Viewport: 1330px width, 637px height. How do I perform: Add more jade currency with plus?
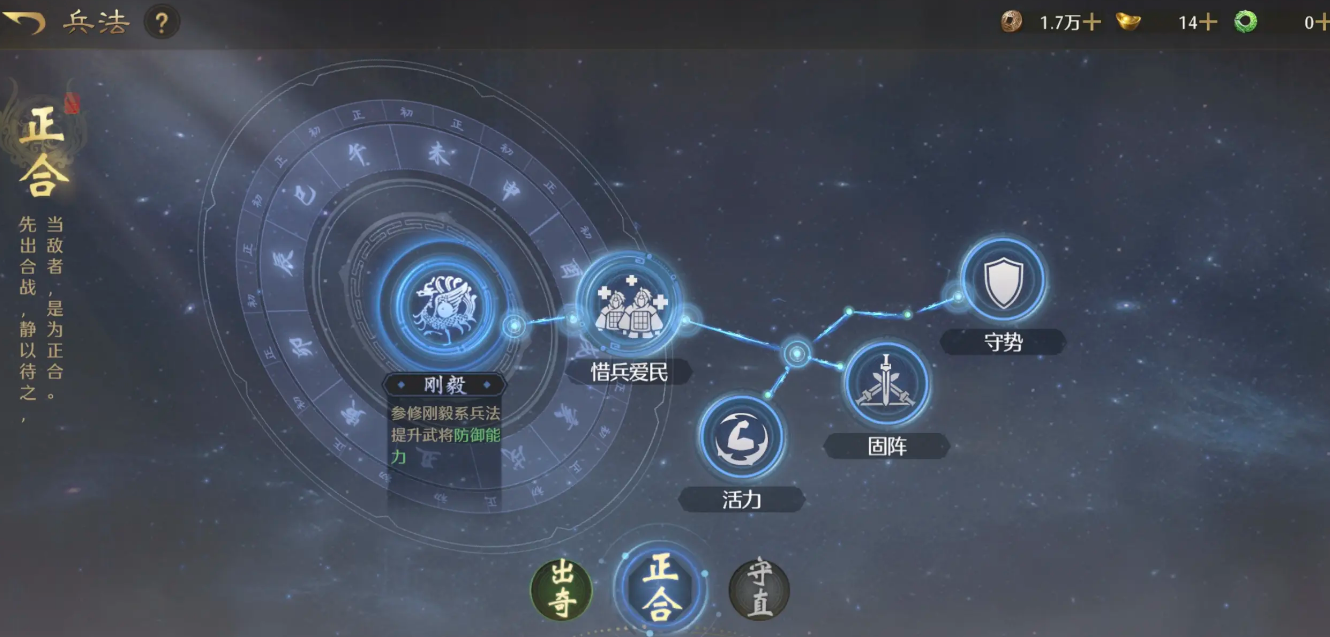(x=1322, y=22)
